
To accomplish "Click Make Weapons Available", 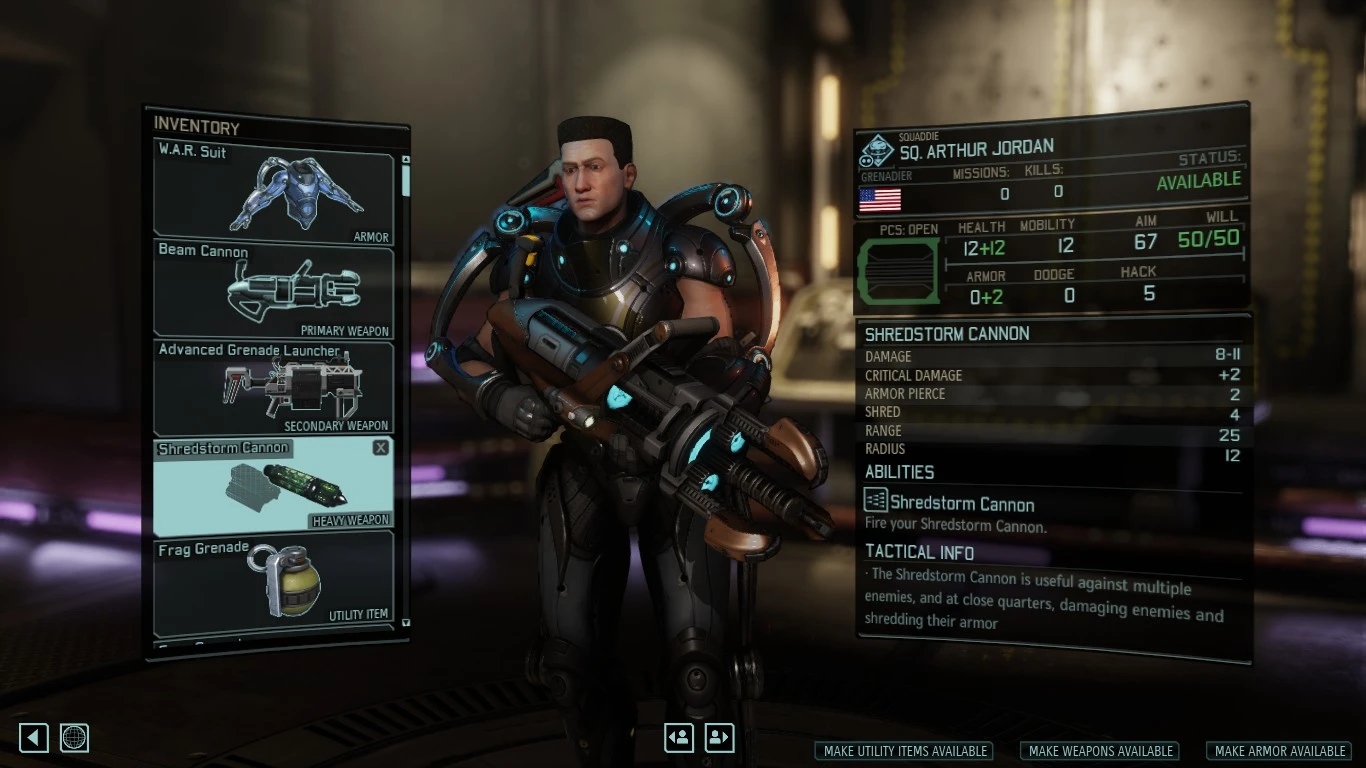I will pyautogui.click(x=1099, y=751).
